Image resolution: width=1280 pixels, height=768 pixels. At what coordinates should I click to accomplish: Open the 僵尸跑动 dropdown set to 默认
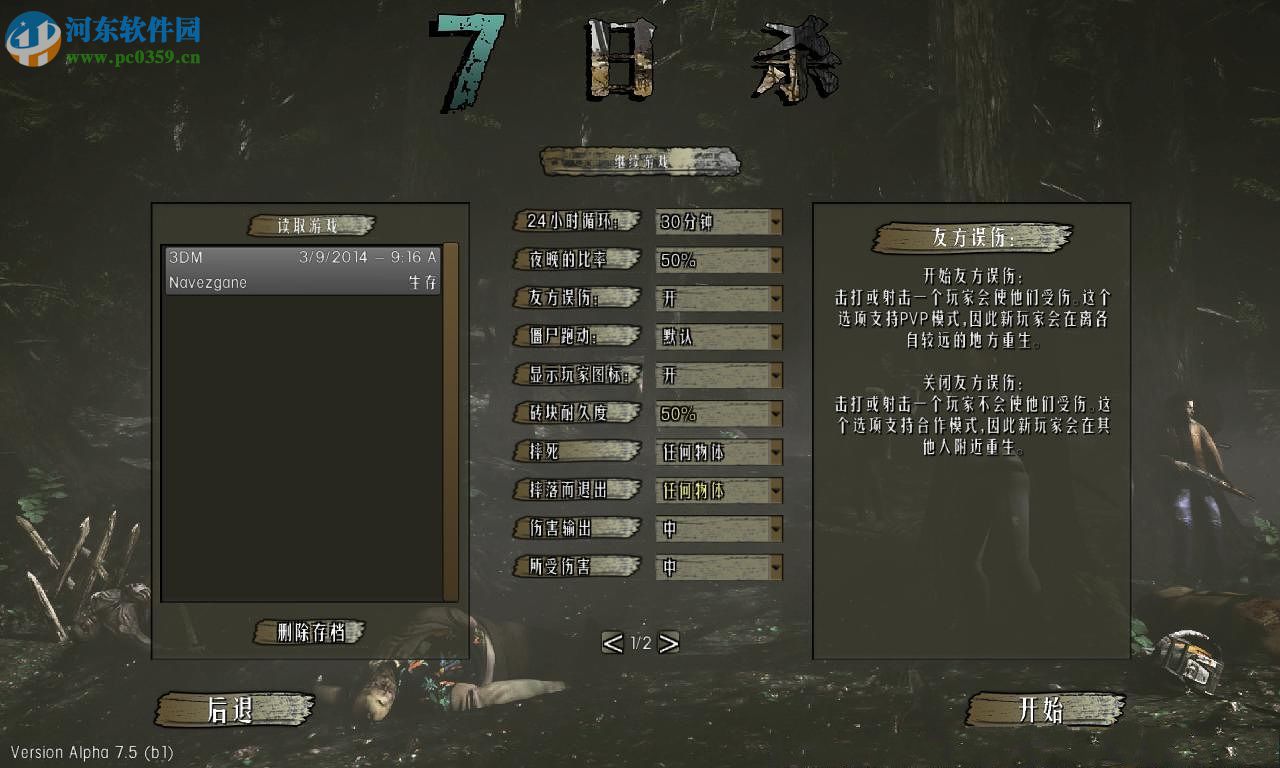[x=719, y=337]
